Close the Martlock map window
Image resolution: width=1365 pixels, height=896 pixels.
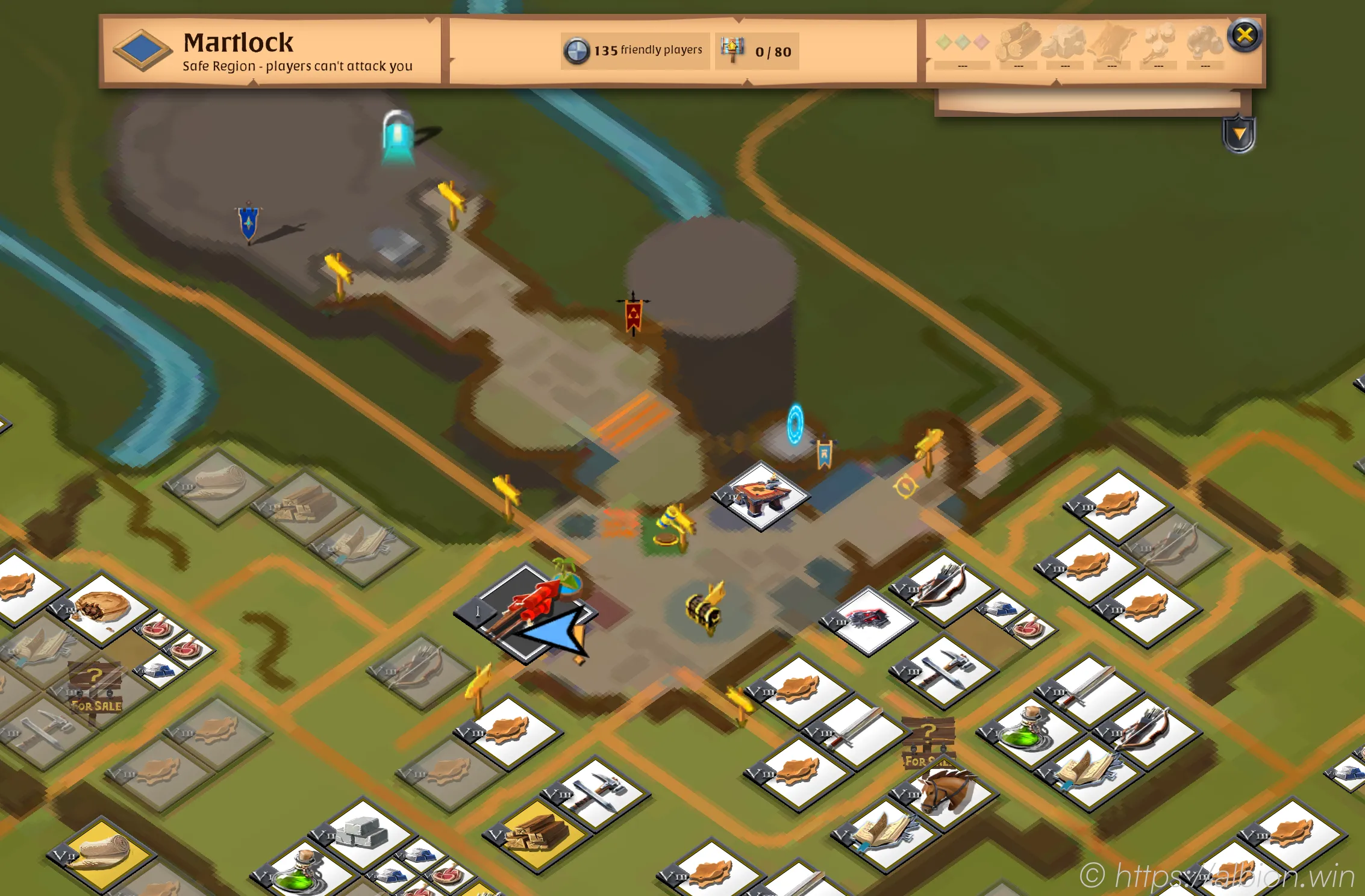(1245, 36)
